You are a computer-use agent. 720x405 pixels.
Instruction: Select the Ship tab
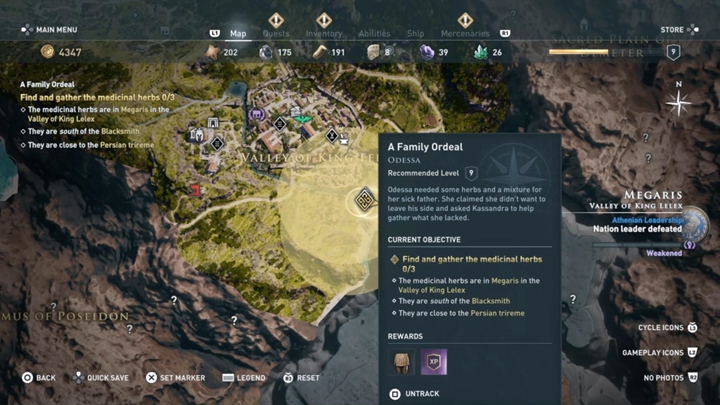tap(415, 33)
